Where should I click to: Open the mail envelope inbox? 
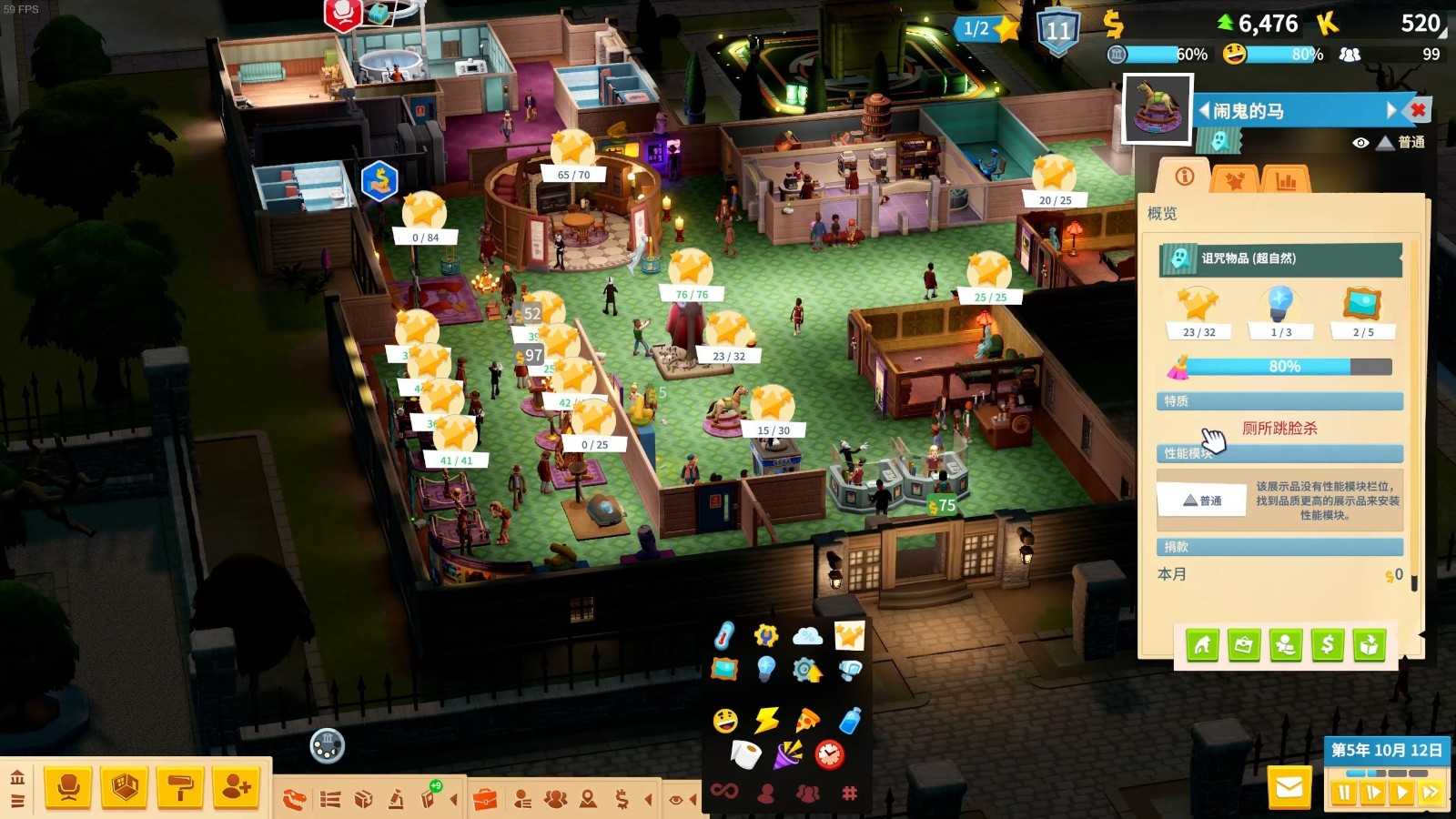tap(1289, 788)
